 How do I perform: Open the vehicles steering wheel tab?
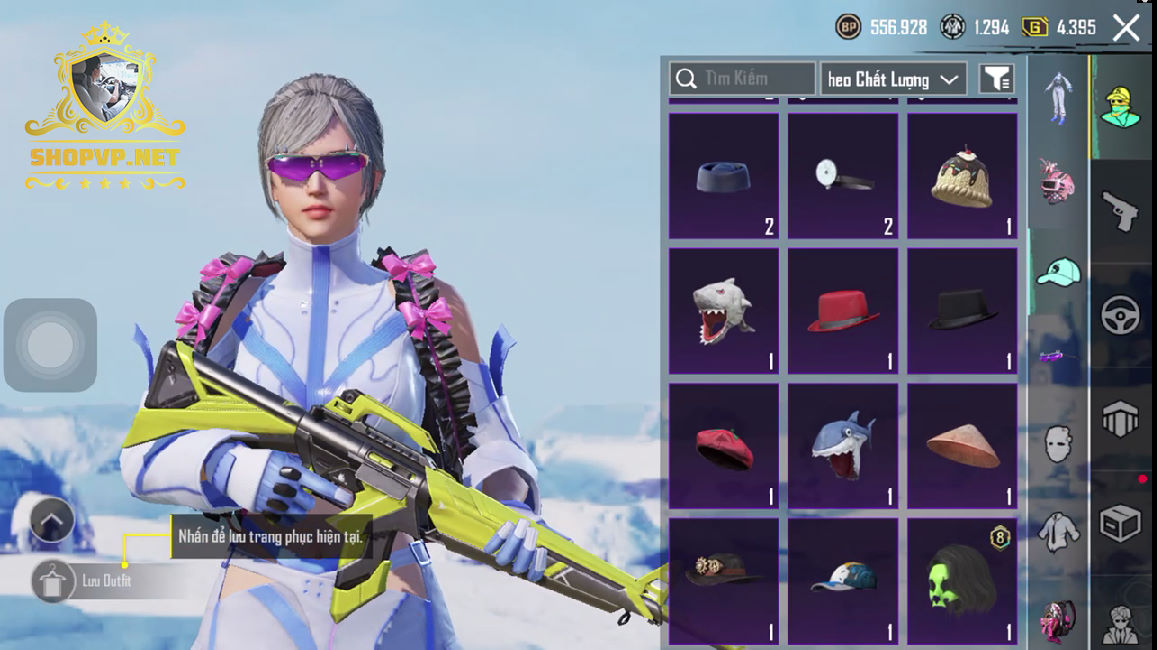1122,315
